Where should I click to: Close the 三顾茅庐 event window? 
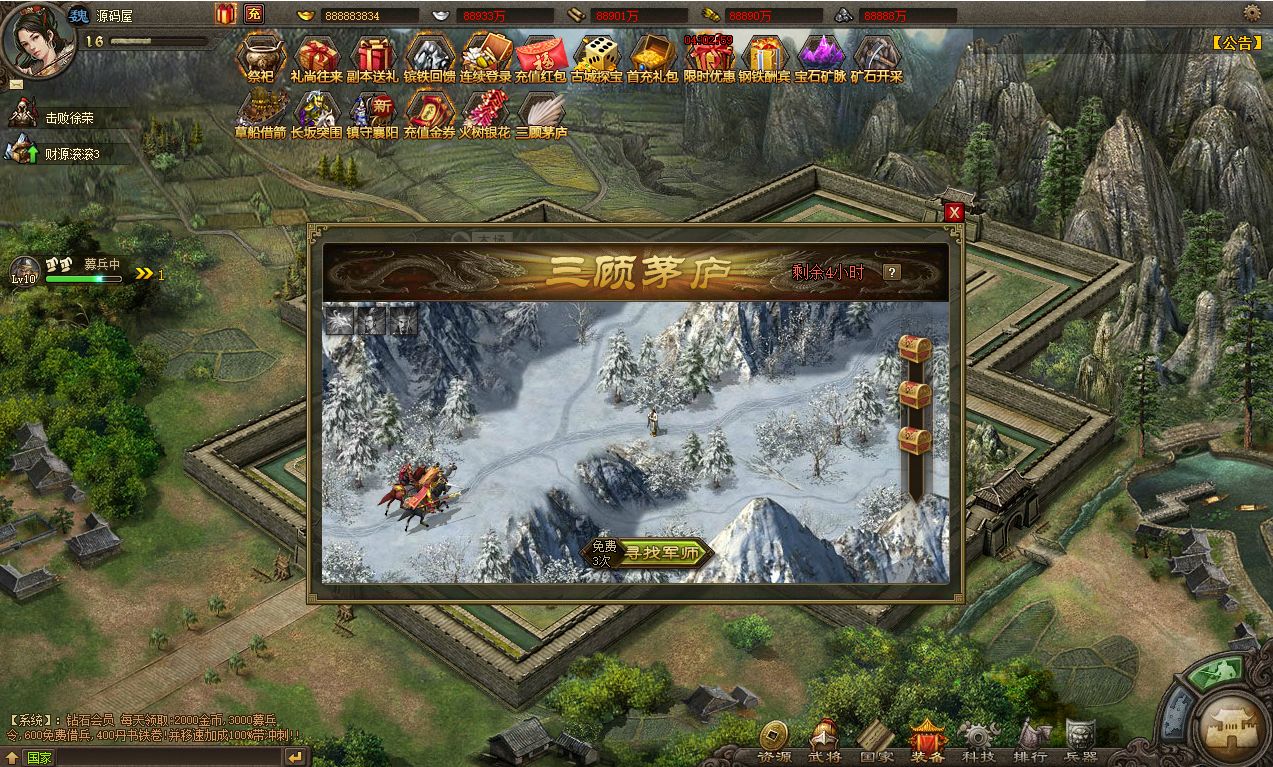click(x=954, y=212)
